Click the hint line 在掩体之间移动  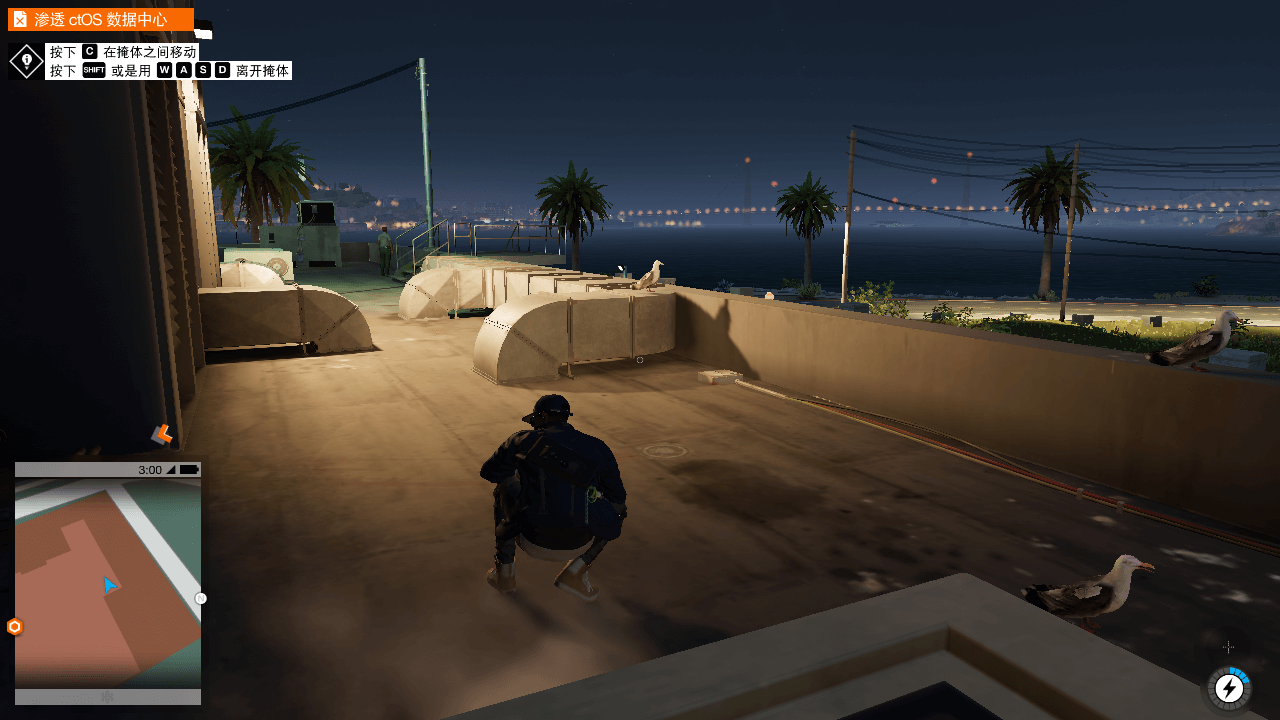tap(148, 51)
